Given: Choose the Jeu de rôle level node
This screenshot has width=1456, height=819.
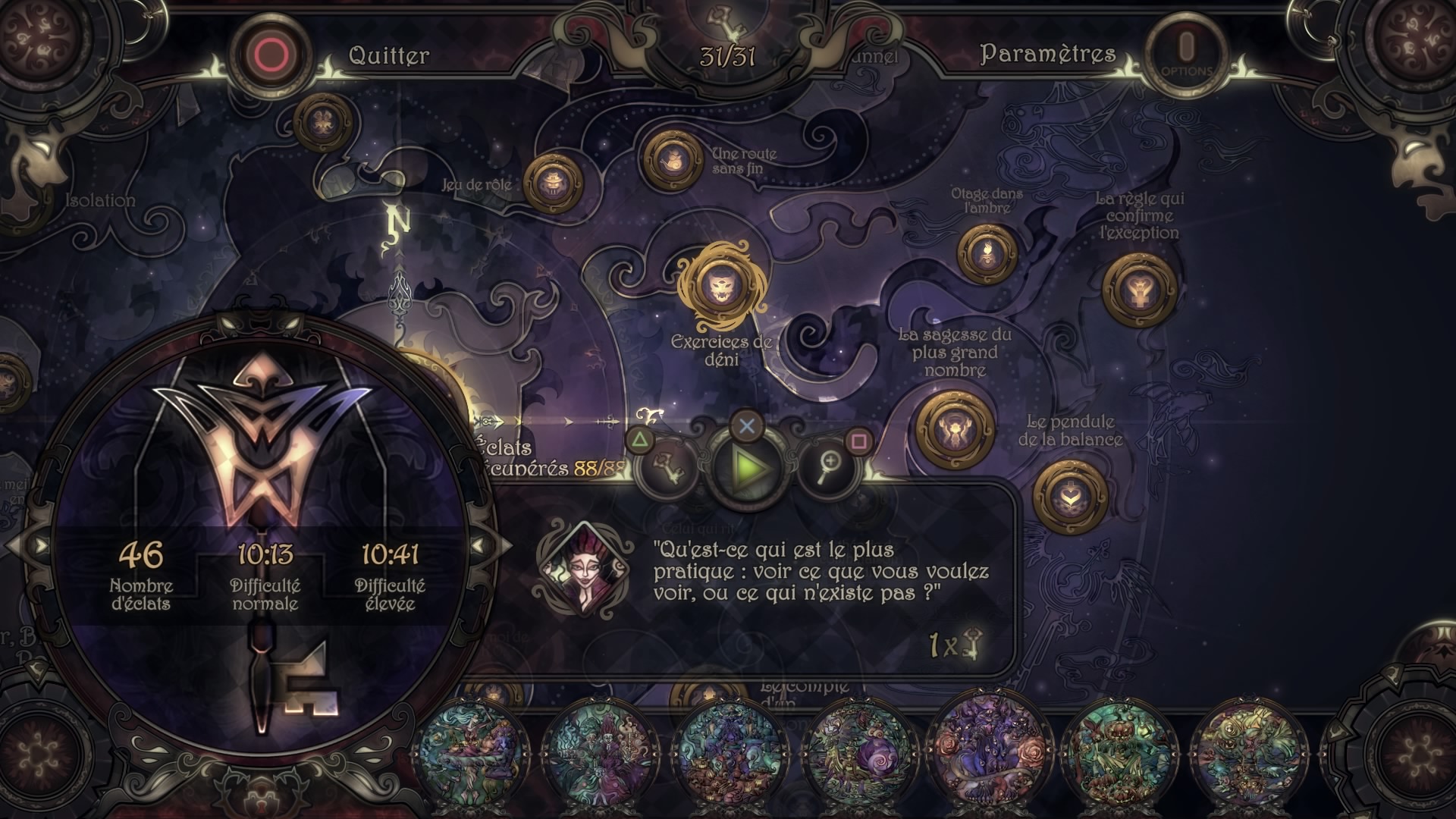Looking at the screenshot, I should click(x=554, y=184).
